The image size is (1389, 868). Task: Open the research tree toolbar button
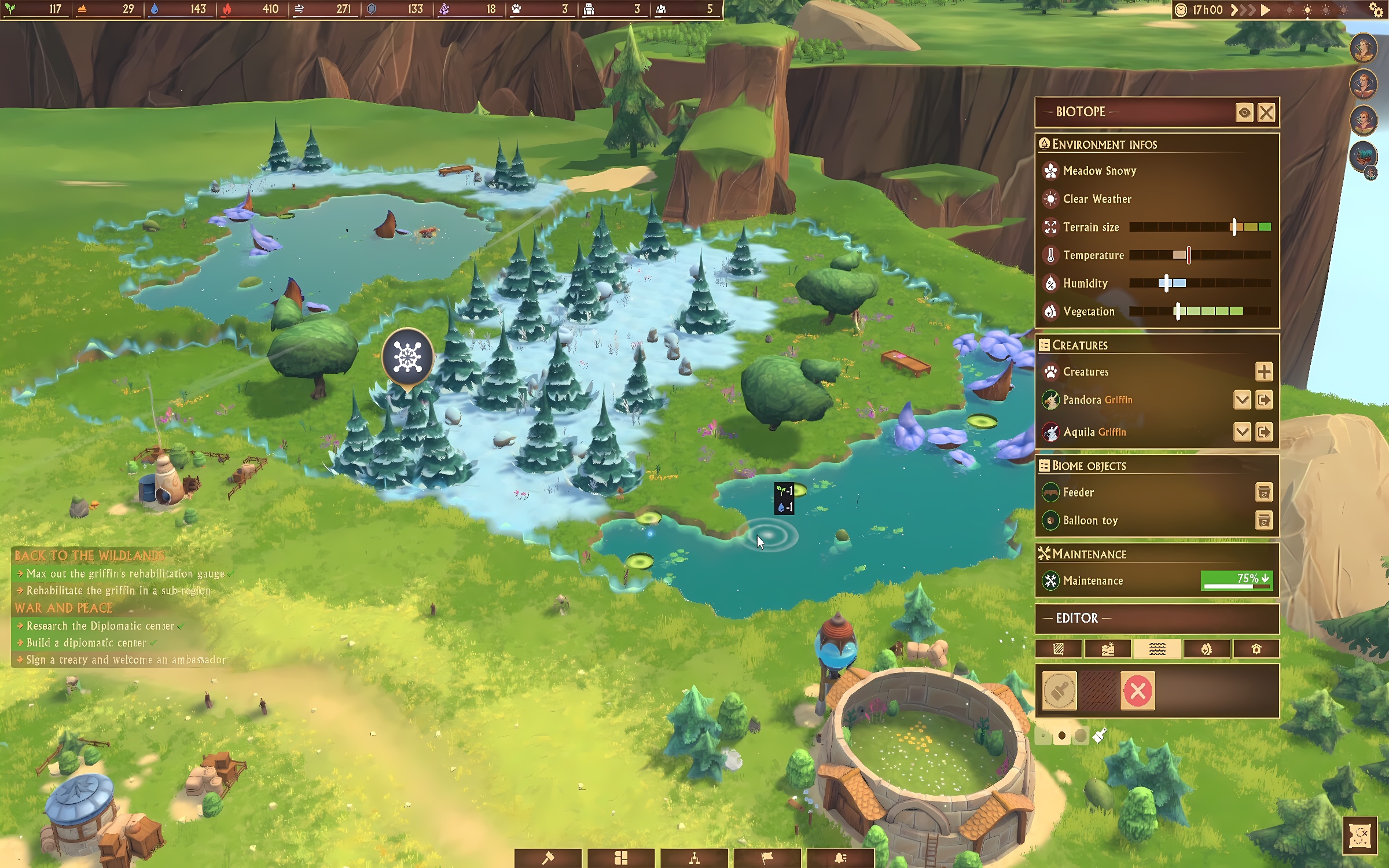click(x=694, y=858)
